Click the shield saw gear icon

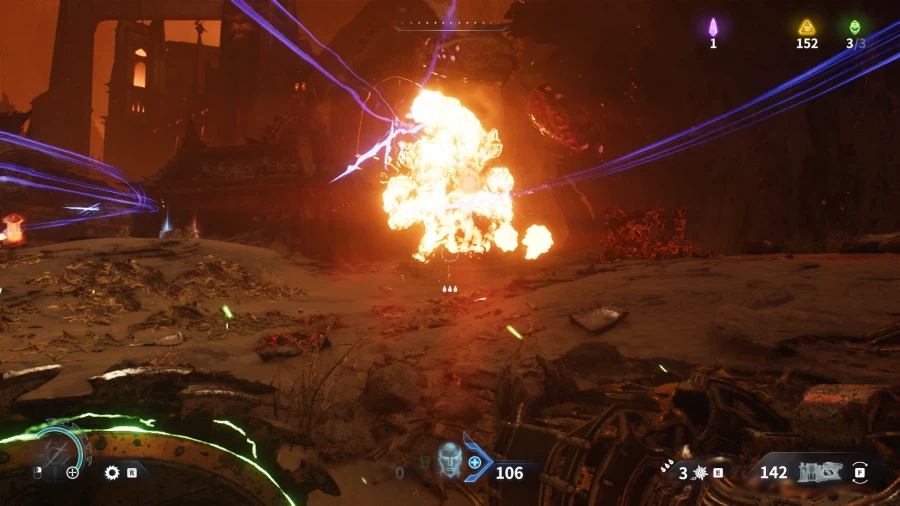(112, 472)
